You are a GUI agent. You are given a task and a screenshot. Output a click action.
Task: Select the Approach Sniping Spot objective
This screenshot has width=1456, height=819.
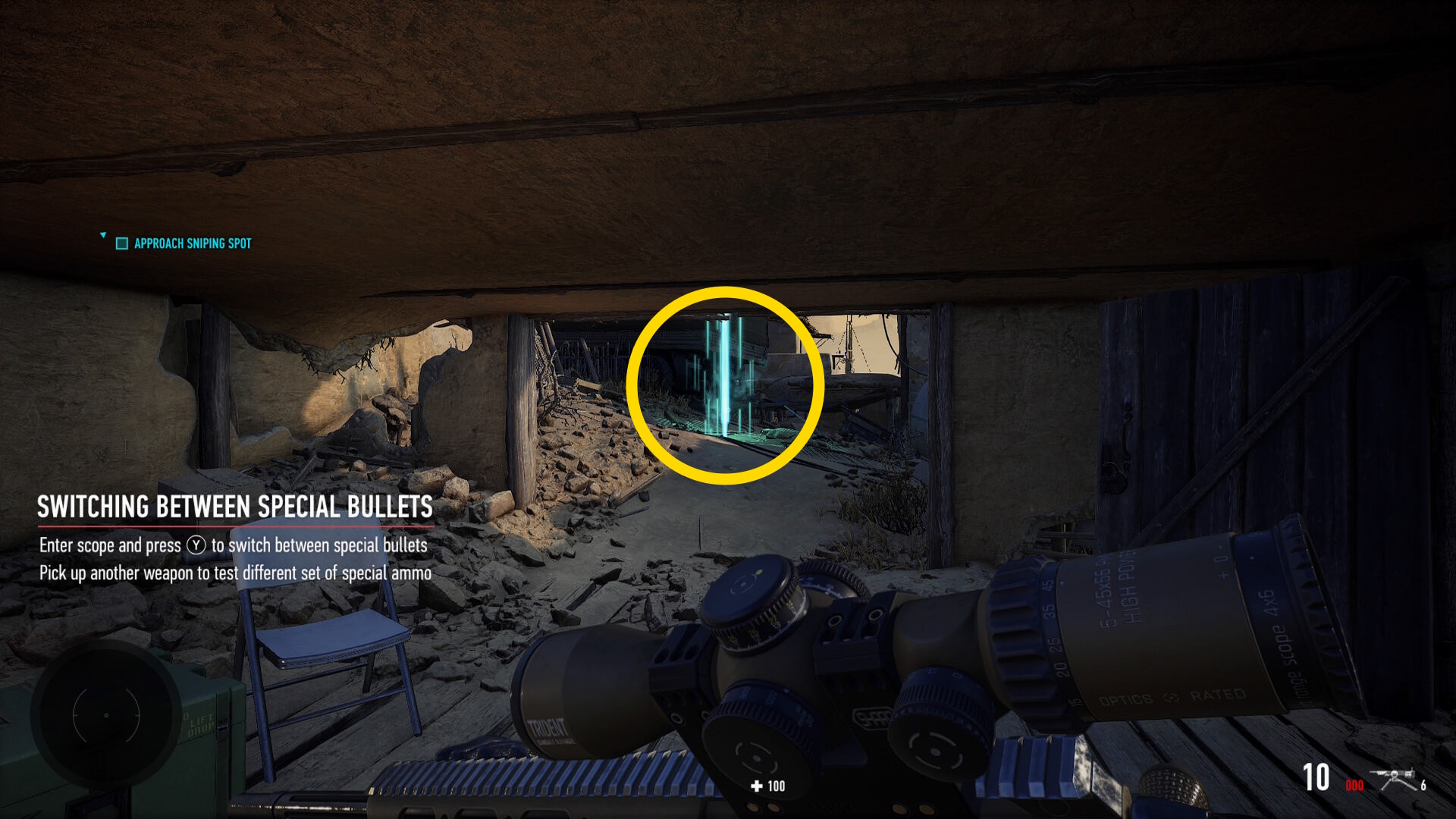click(x=193, y=243)
